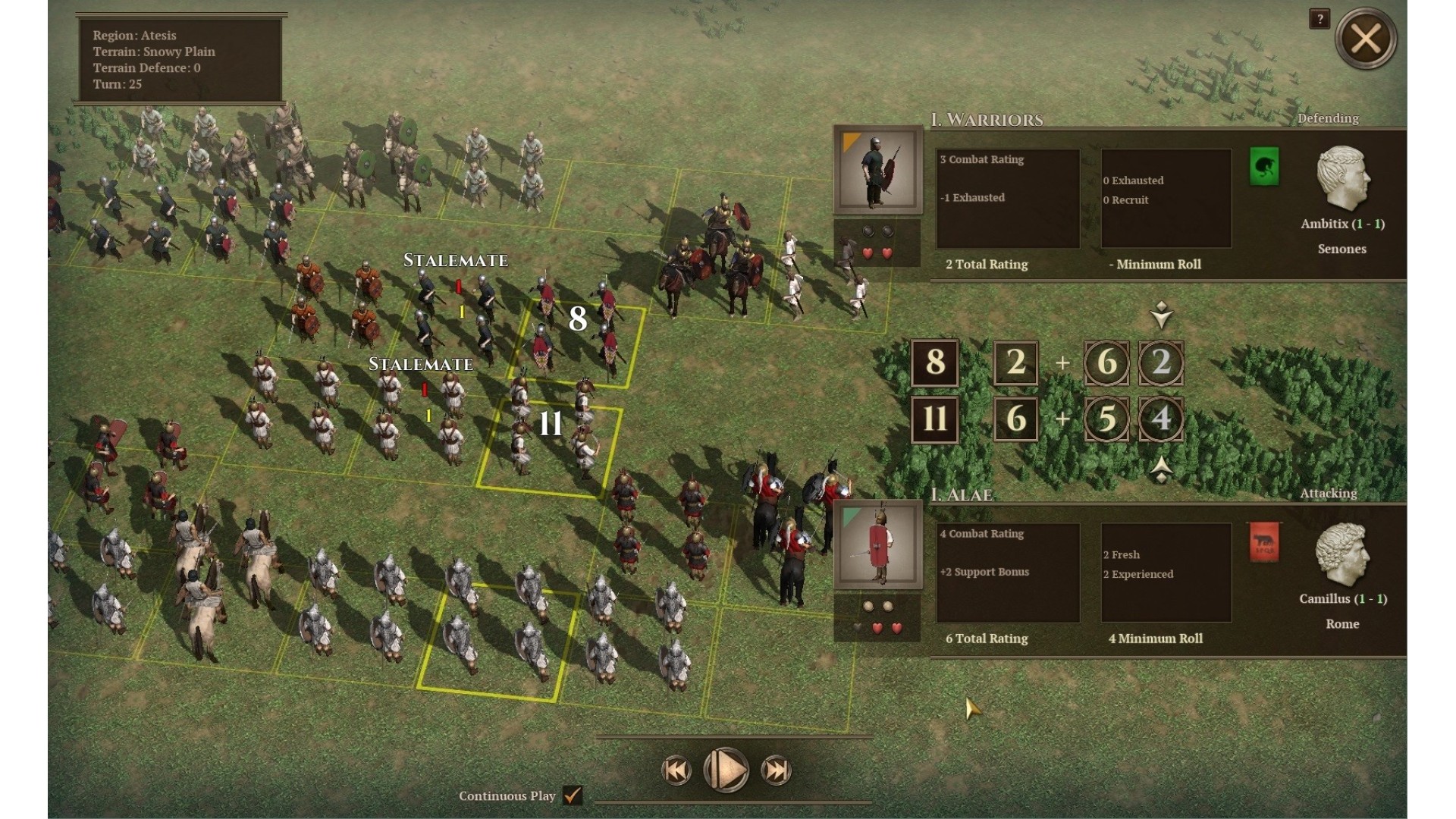Viewport: 1456px width, 819px height.
Task: Toggle the Continuous Play checkbox
Action: [x=573, y=795]
